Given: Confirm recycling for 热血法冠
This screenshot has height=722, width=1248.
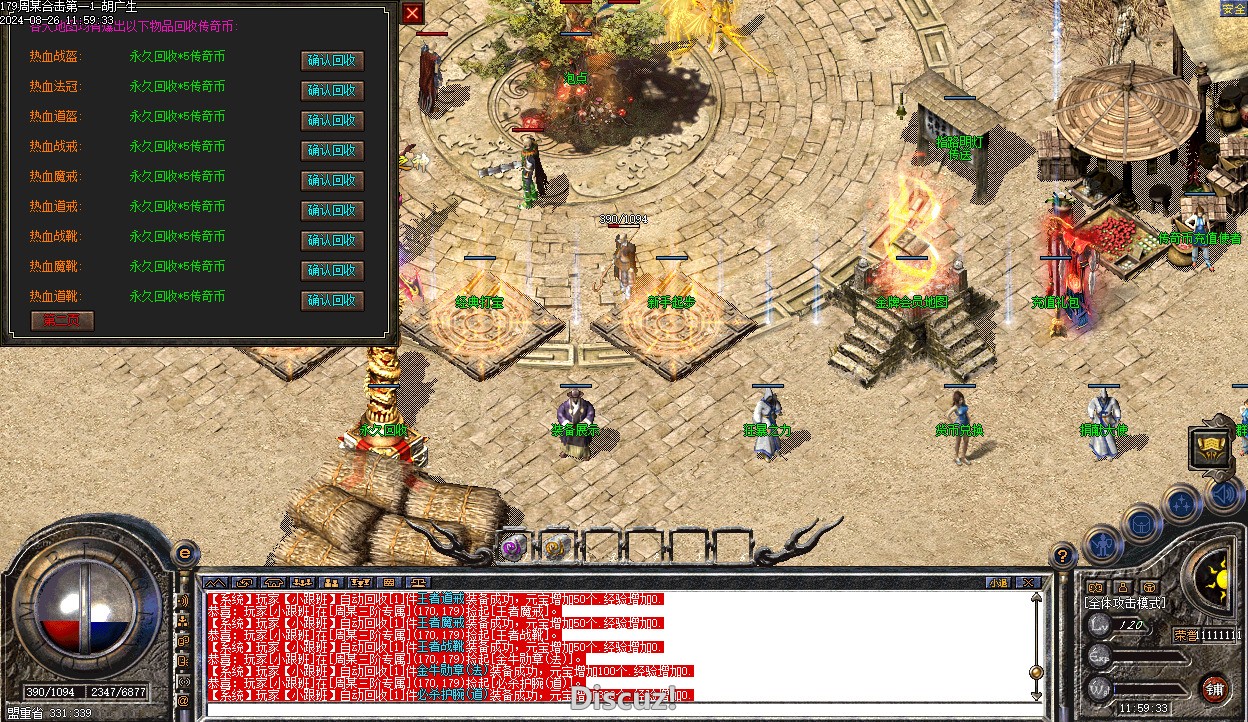Looking at the screenshot, I should coord(332,91).
